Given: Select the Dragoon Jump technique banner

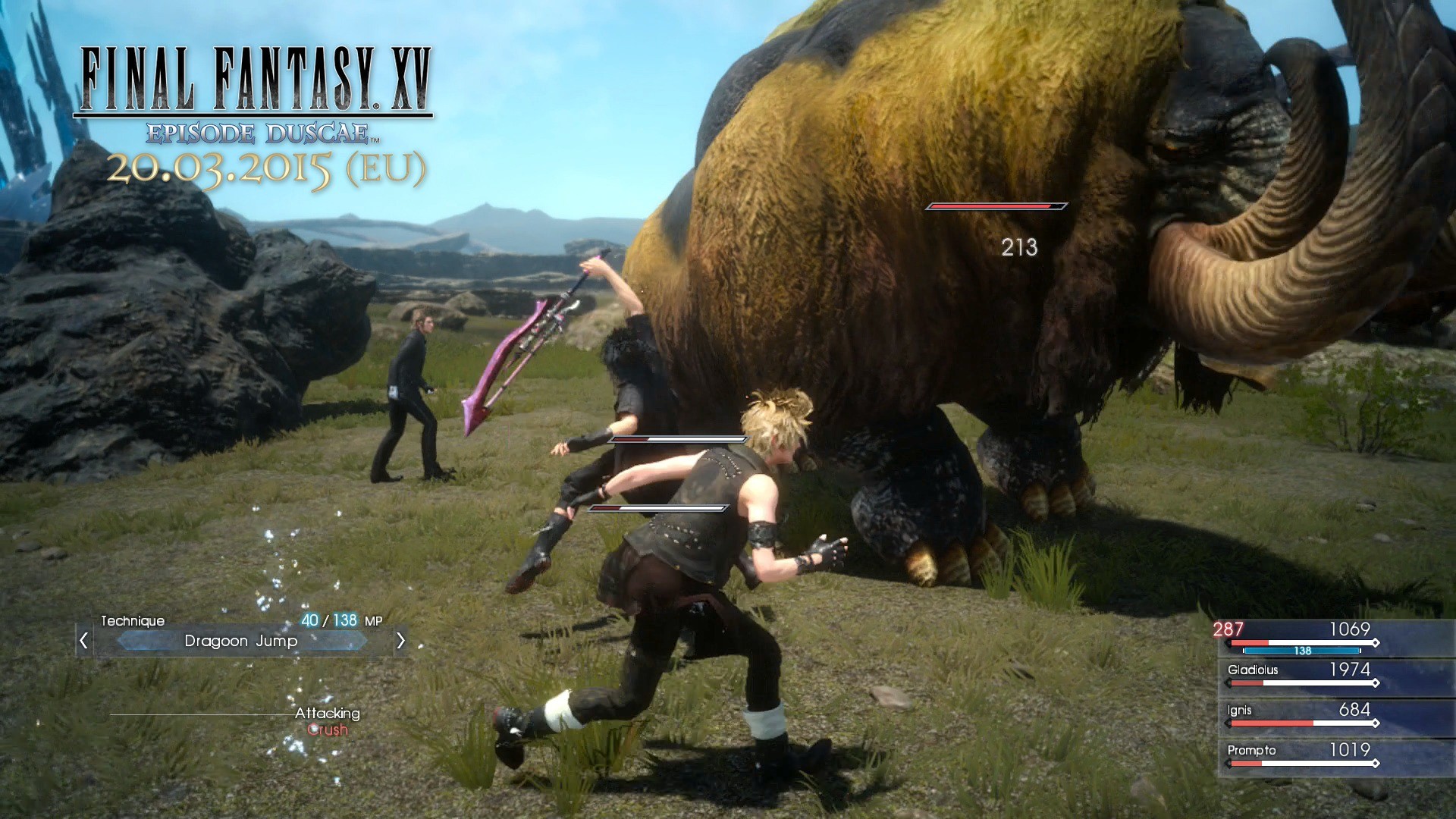Looking at the screenshot, I should [241, 641].
